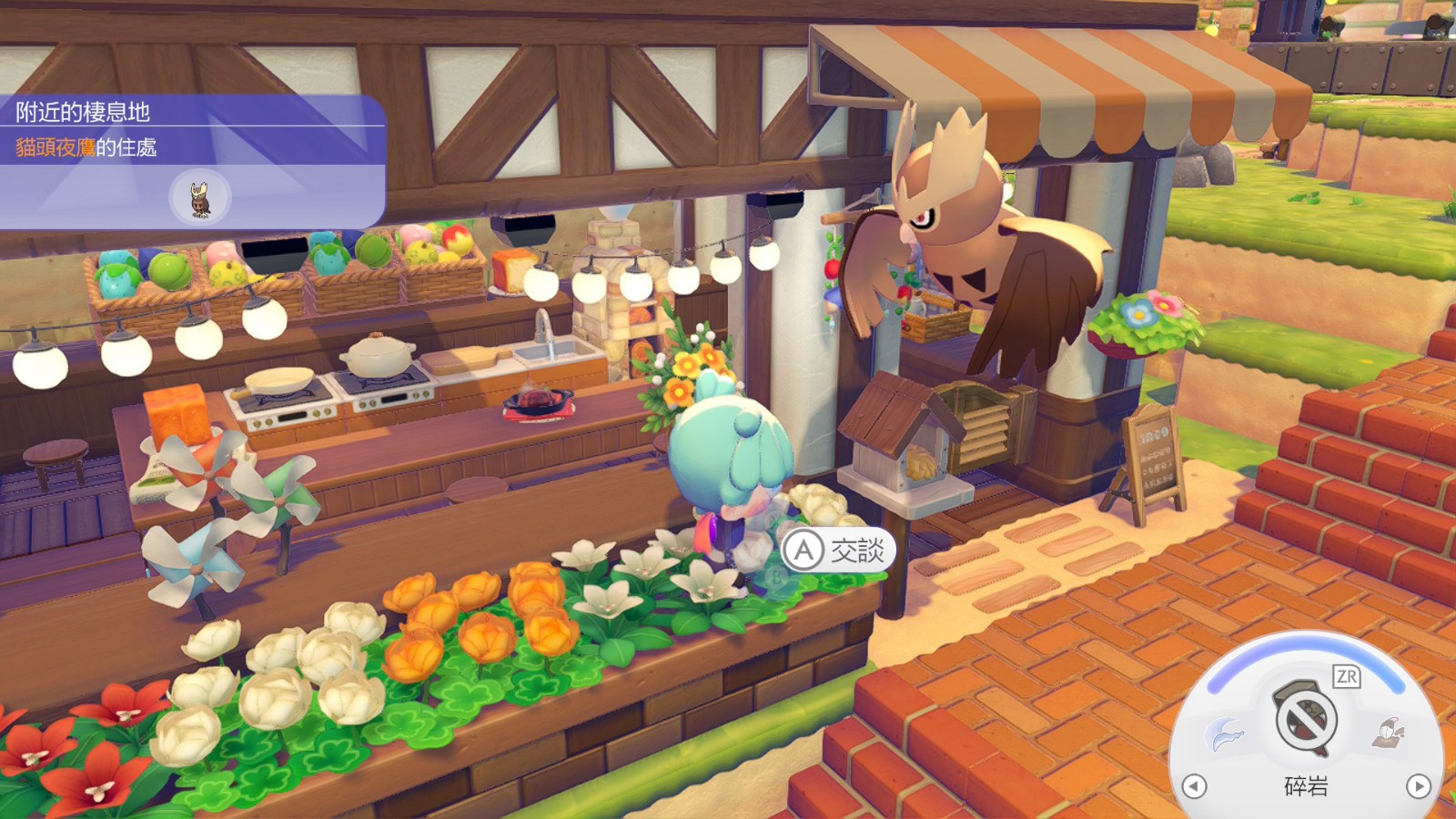Viewport: 1456px width, 819px height.
Task: Open the 貓頭夜鷹的住處 habitat entry
Action: click(x=86, y=147)
